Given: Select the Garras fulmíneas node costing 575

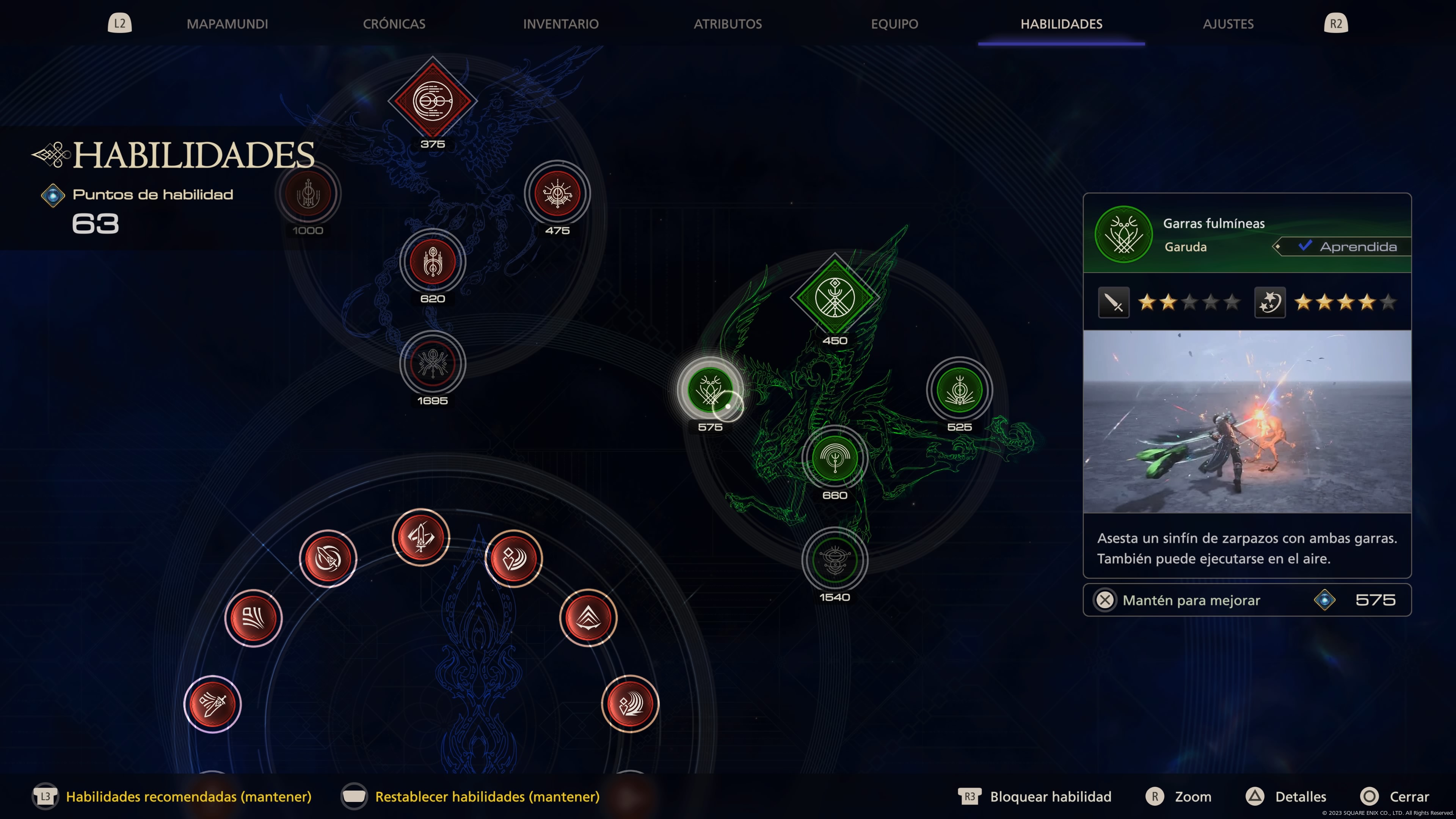Looking at the screenshot, I should click(710, 390).
